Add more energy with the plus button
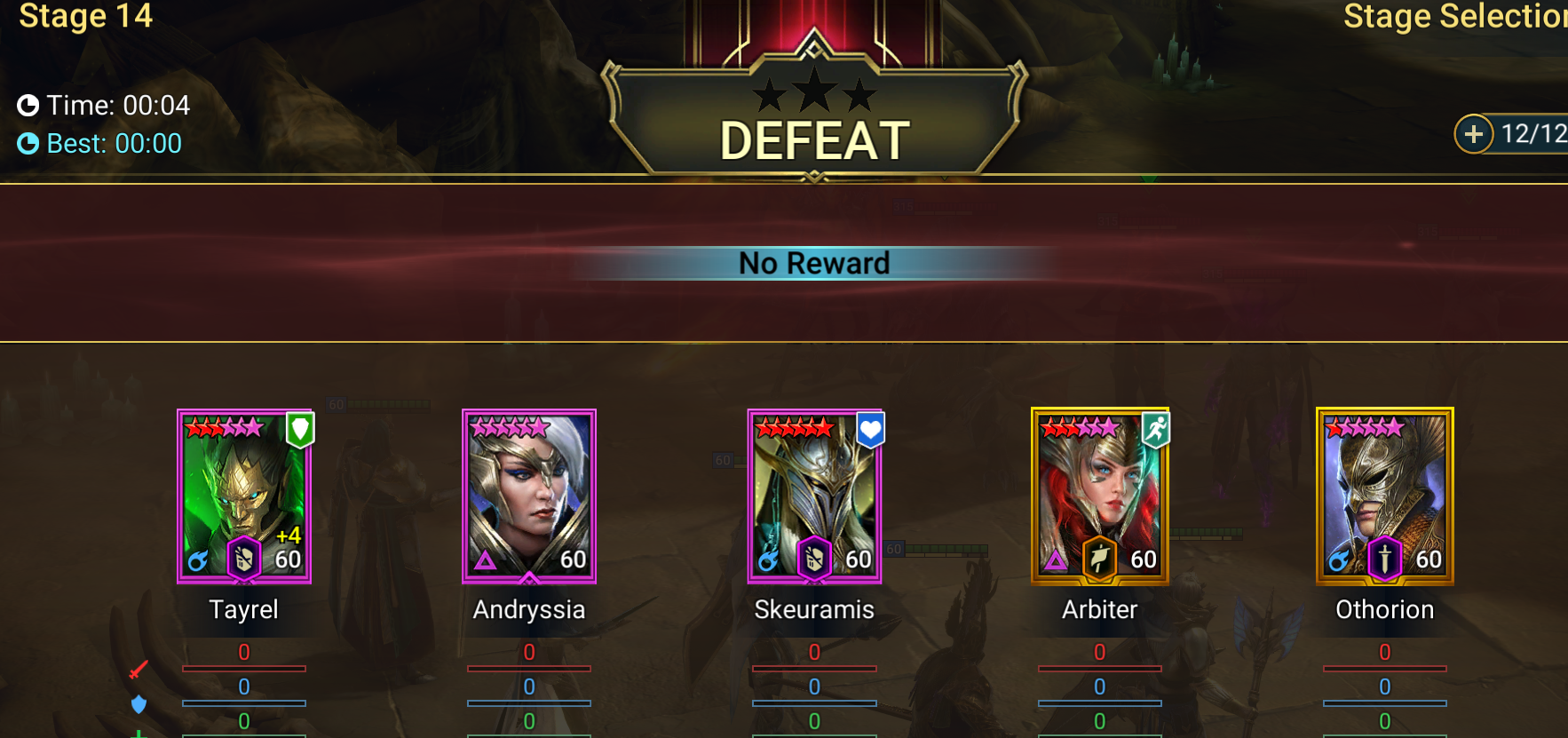The image size is (1568, 738). point(1474,134)
